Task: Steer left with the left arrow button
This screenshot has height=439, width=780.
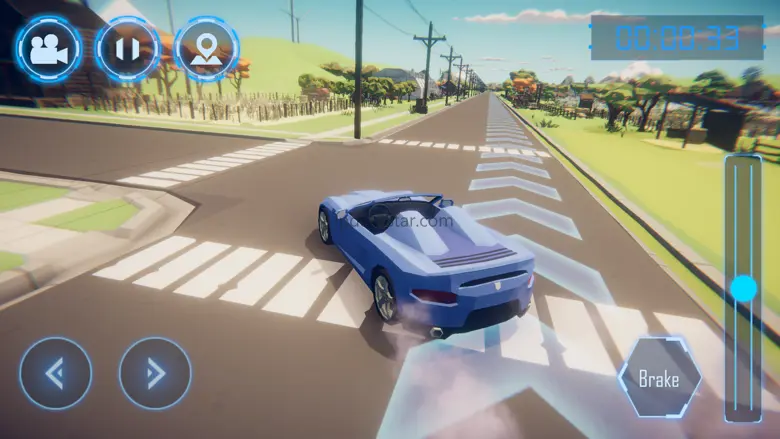Action: [x=56, y=373]
